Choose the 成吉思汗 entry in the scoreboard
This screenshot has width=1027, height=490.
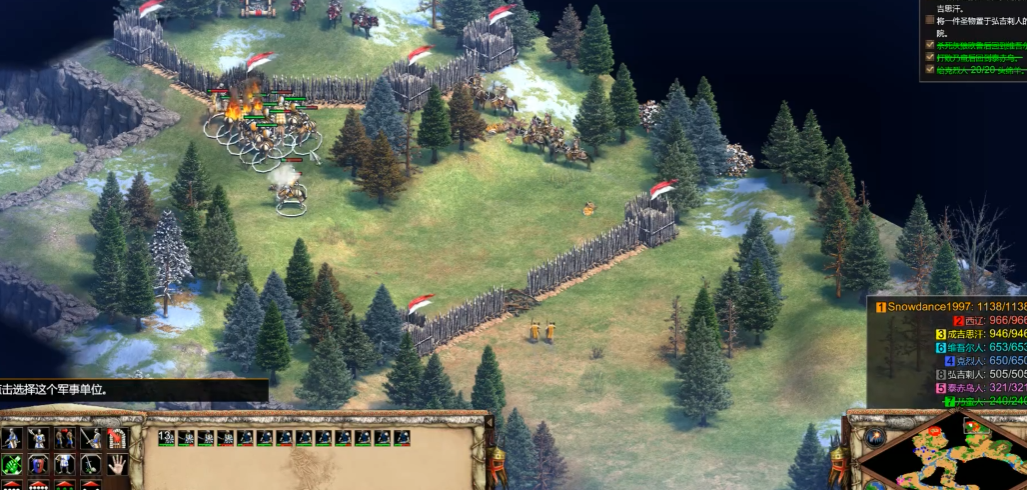(x=980, y=334)
